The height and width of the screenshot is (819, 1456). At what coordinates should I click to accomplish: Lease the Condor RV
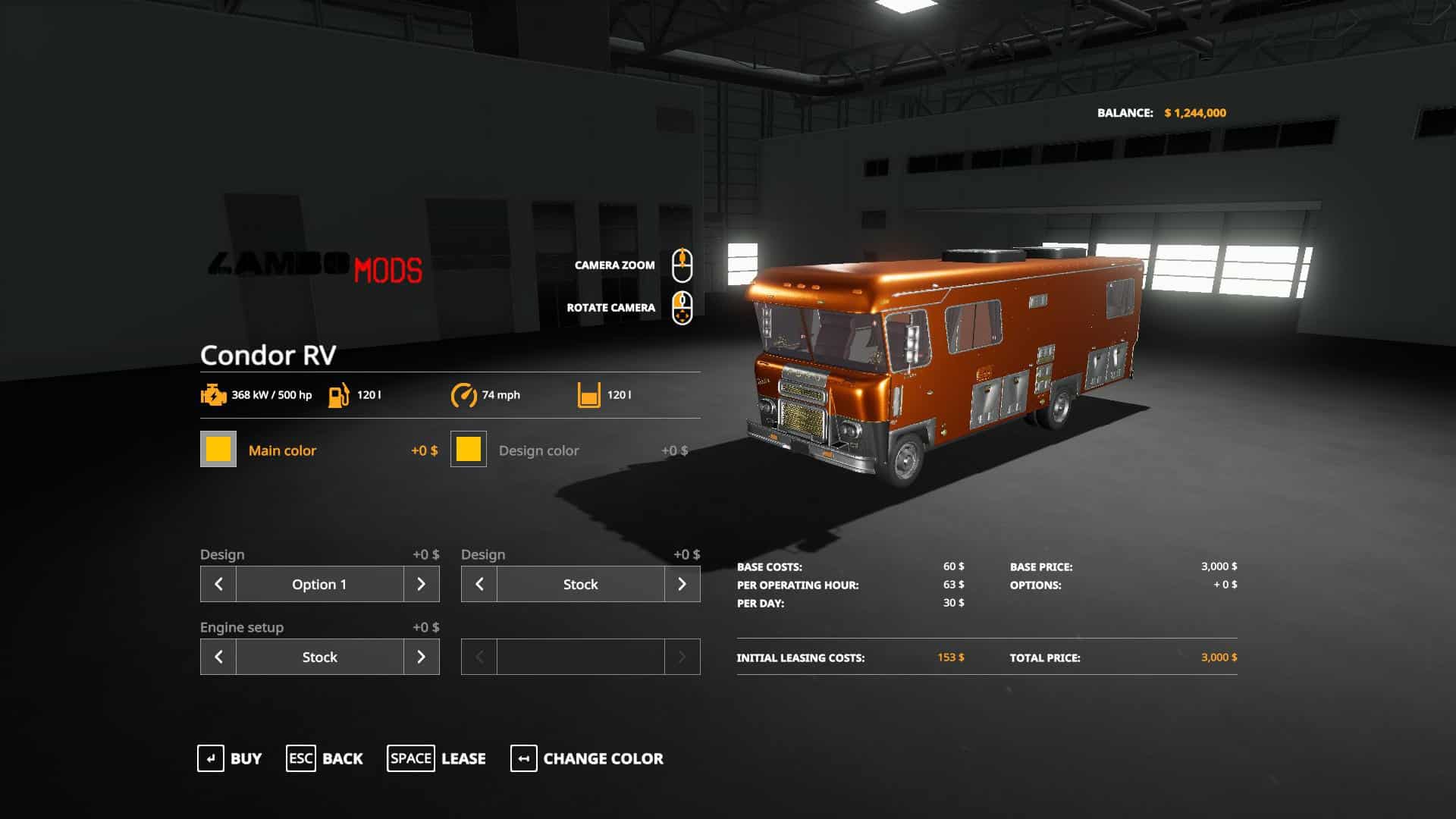point(437,758)
